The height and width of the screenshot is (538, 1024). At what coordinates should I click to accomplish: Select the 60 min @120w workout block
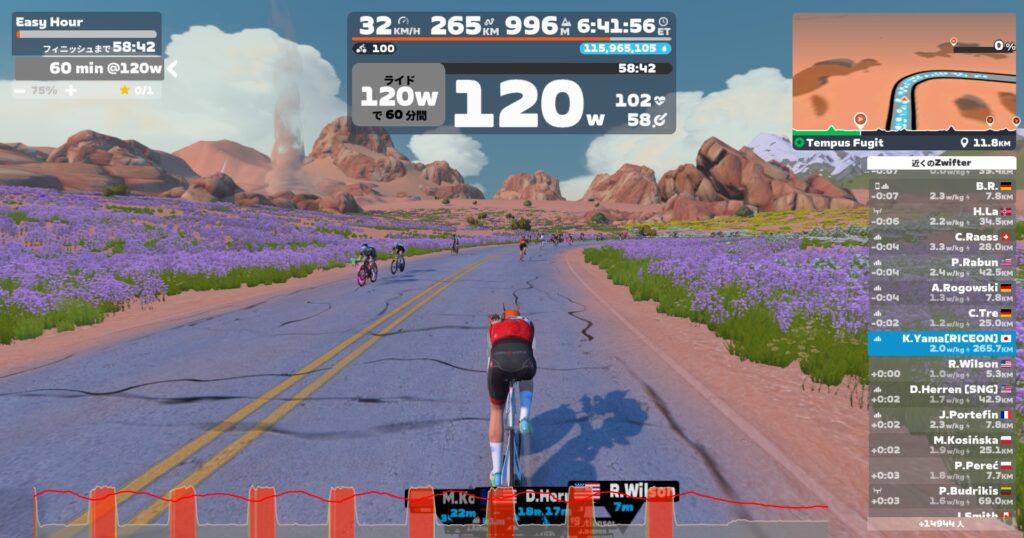point(90,68)
